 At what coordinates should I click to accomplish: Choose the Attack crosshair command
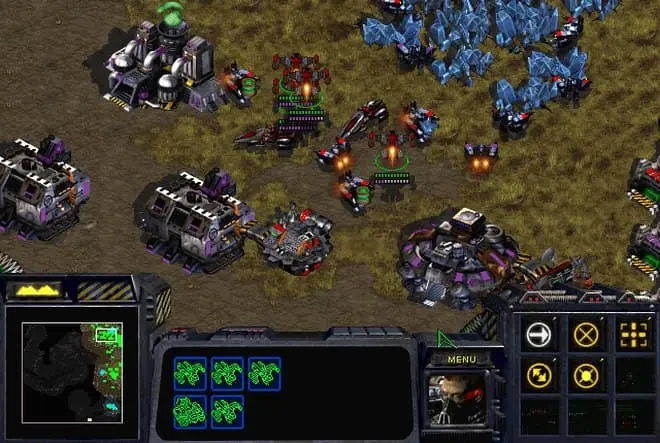tap(633, 334)
